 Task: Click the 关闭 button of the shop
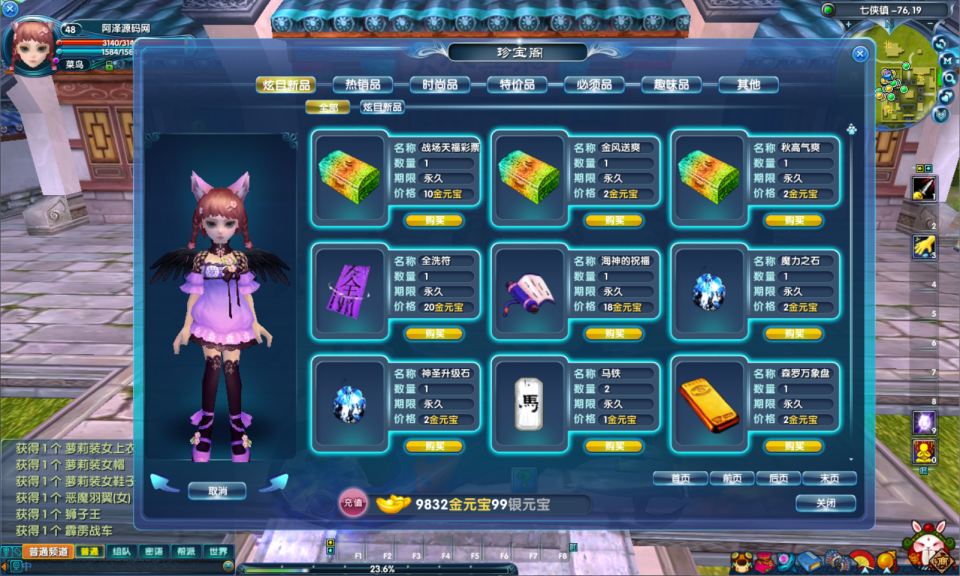pos(825,503)
